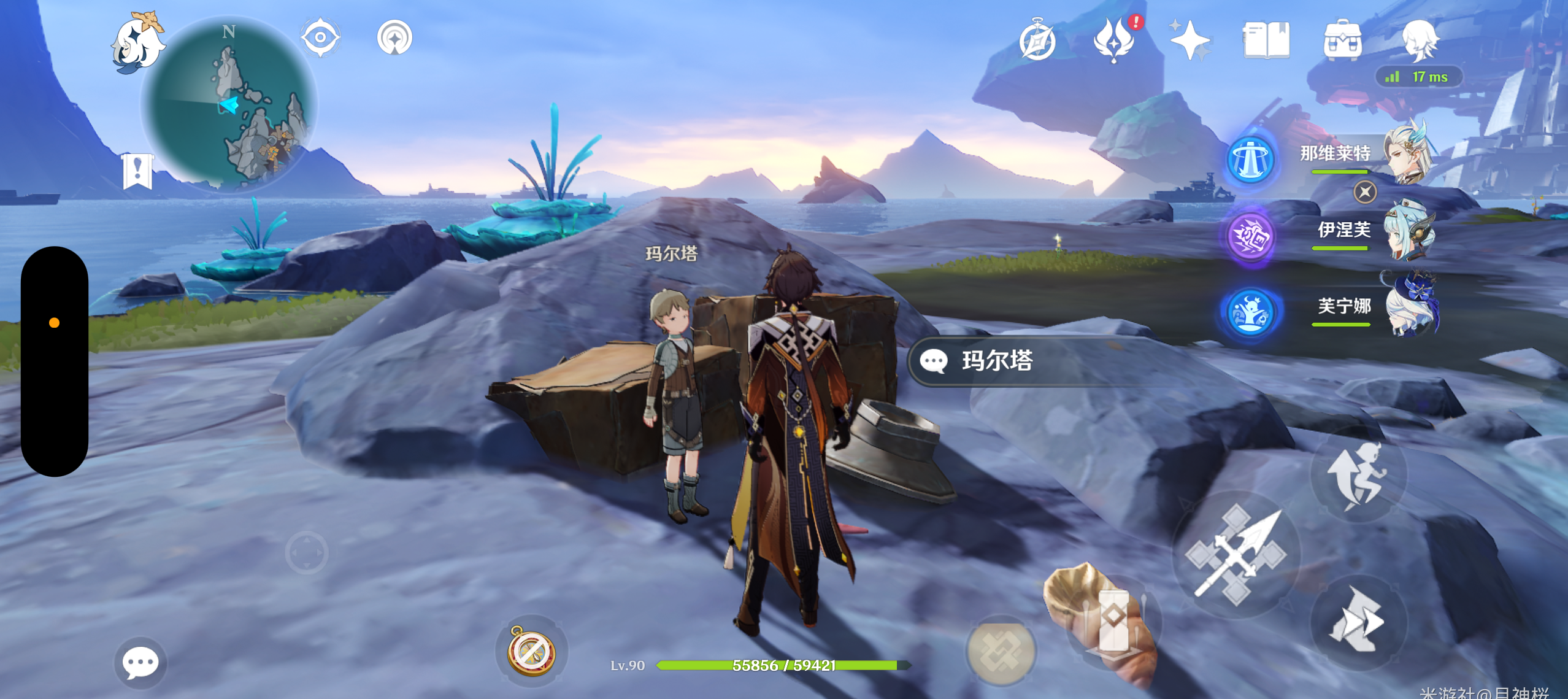Open the Paimon menu
1568x699 pixels.
tap(137, 43)
